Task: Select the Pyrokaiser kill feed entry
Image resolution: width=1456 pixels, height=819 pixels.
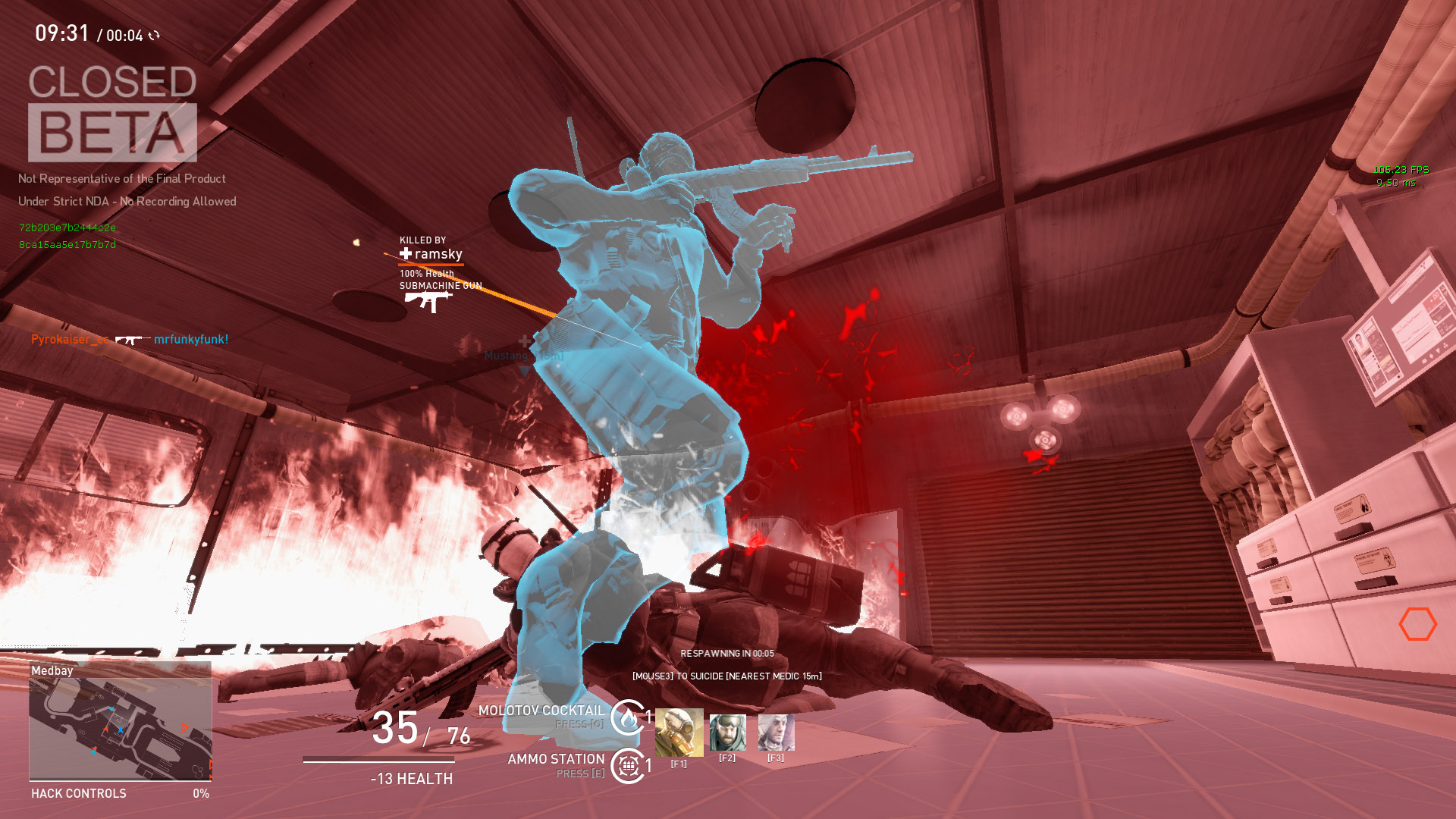Action: [130, 340]
